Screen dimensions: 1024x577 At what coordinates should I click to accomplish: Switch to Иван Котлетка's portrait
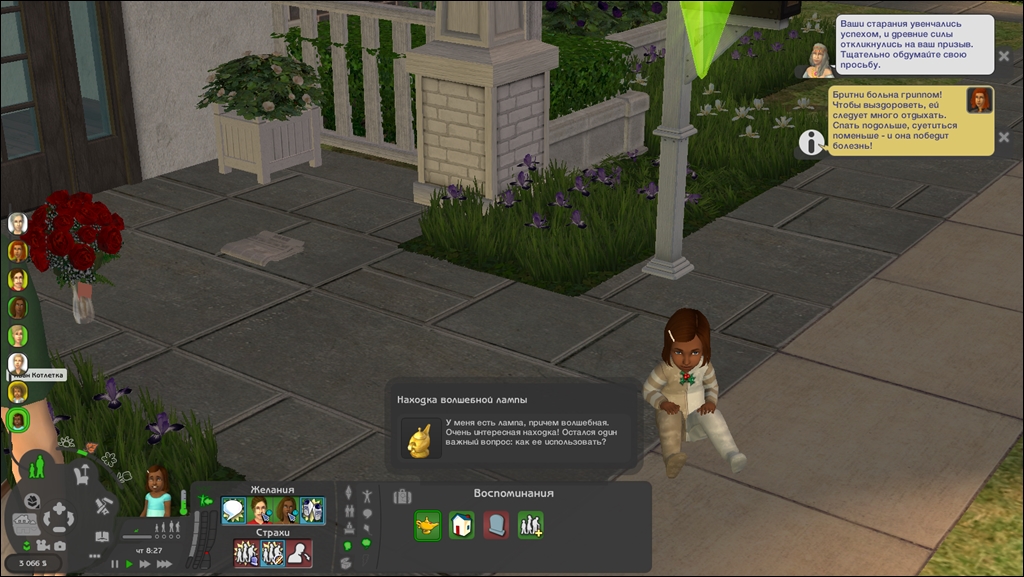coord(18,363)
